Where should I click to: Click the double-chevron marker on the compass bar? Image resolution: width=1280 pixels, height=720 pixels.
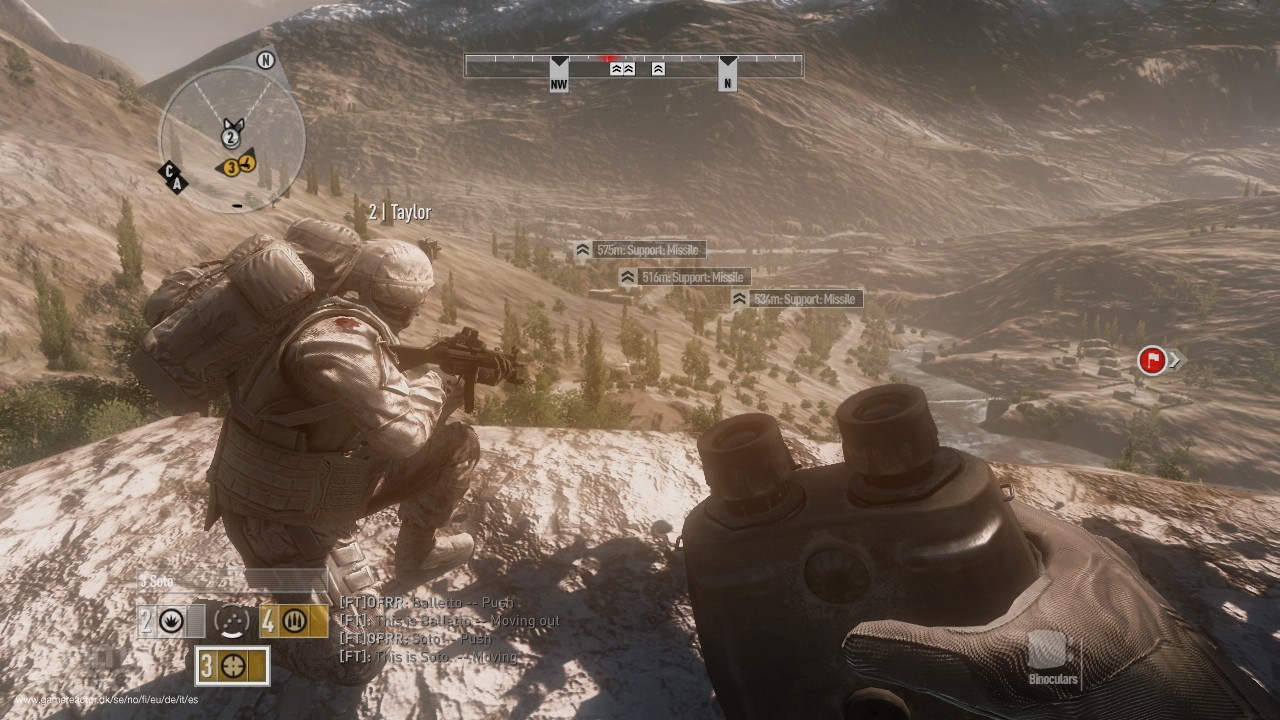pos(622,70)
